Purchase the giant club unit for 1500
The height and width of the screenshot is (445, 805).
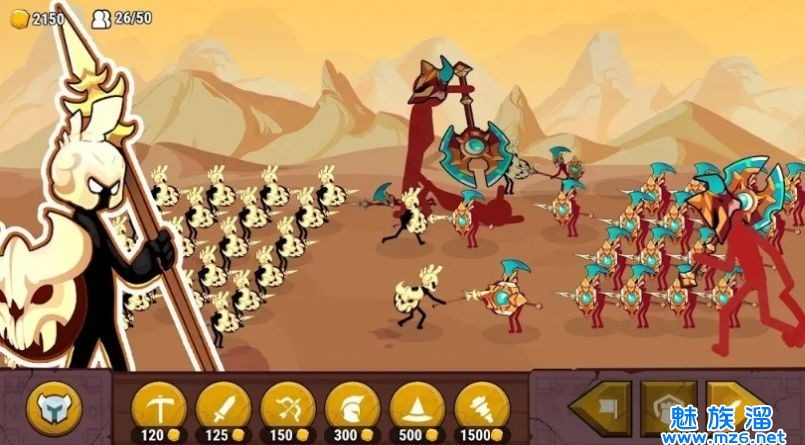pyautogui.click(x=482, y=409)
